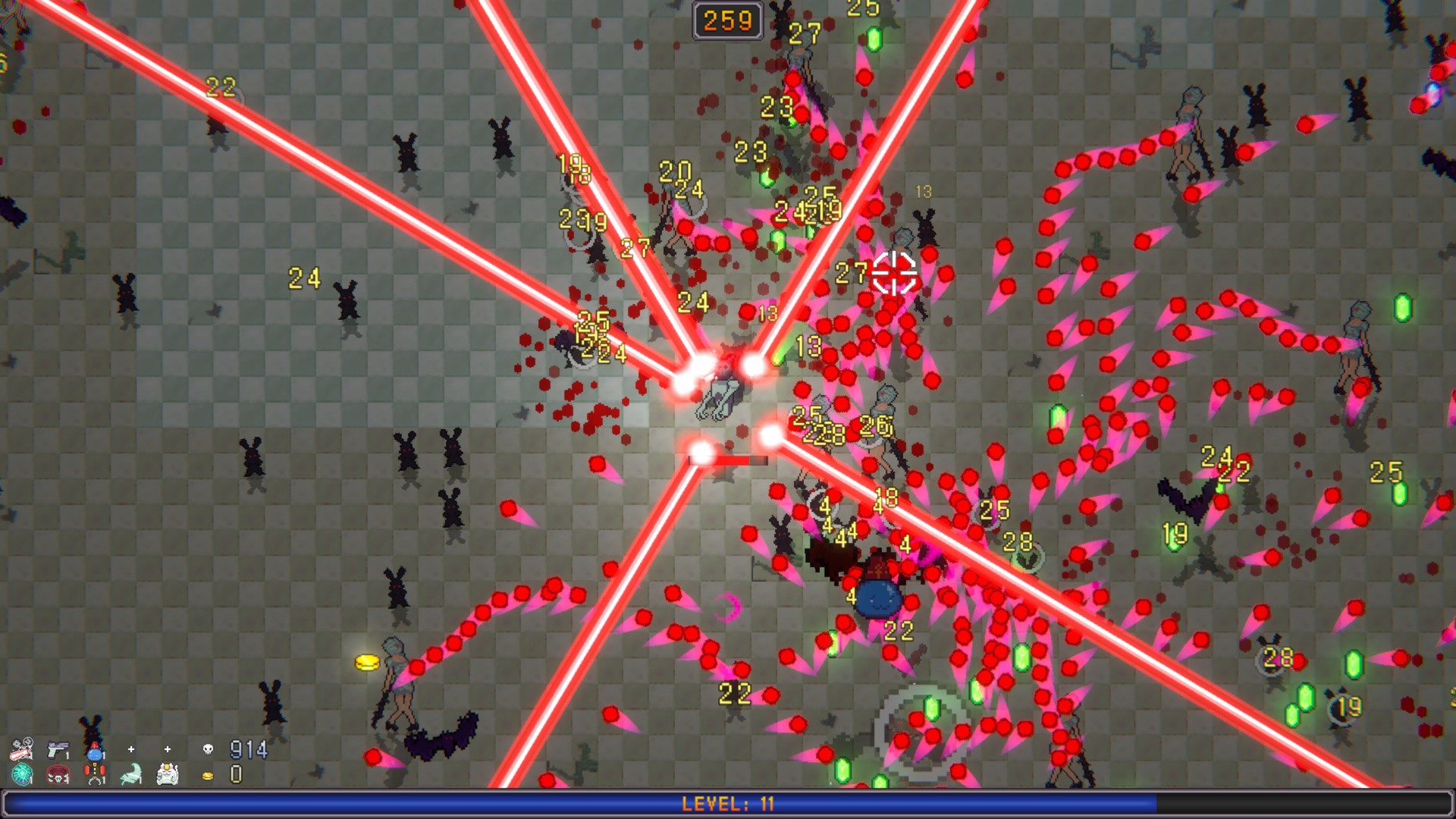This screenshot has height=819, width=1456.
Task: Select the red spiked collar item icon
Action: click(58, 774)
